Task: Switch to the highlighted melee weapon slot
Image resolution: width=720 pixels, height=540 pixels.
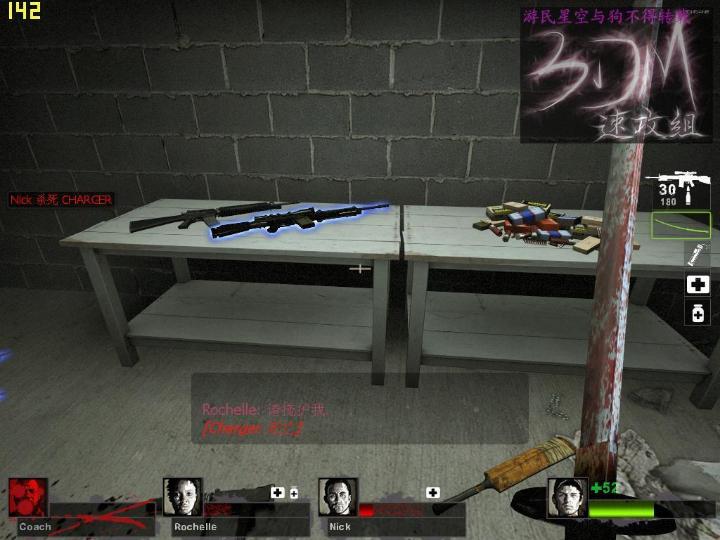Action: pyautogui.click(x=680, y=225)
